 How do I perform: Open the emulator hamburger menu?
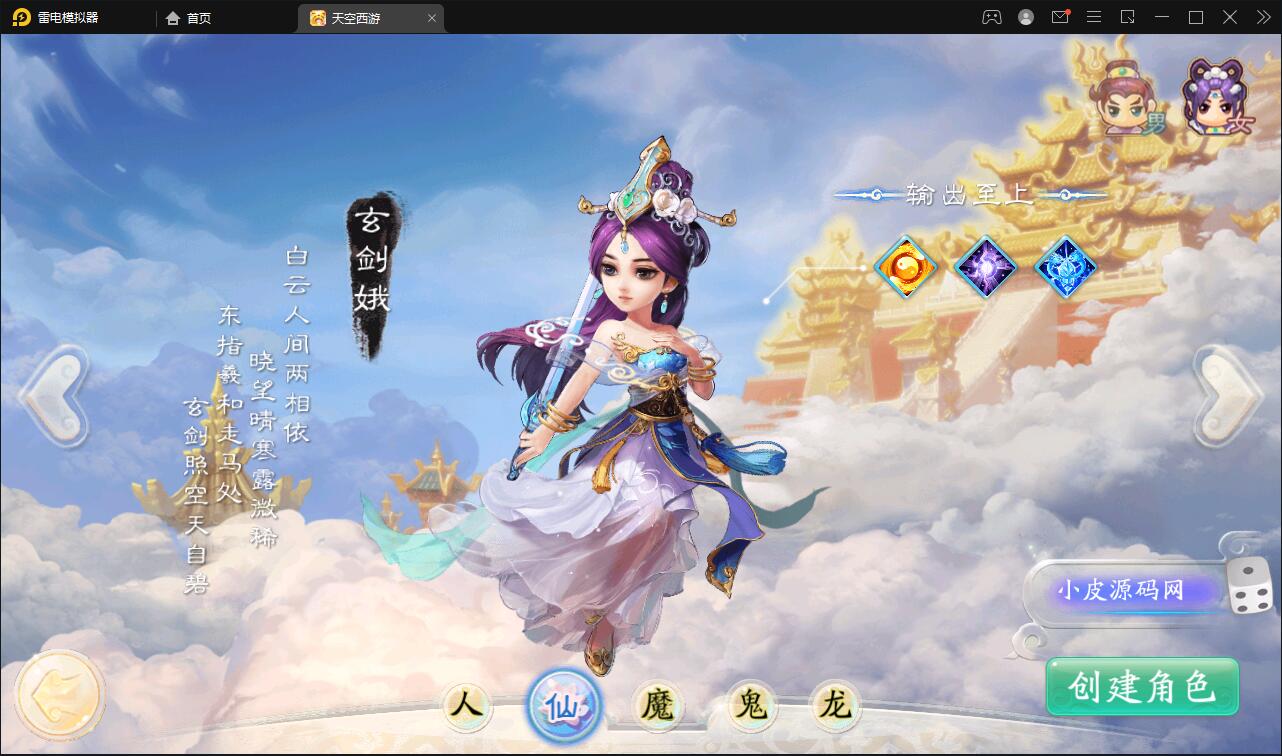click(x=1094, y=17)
